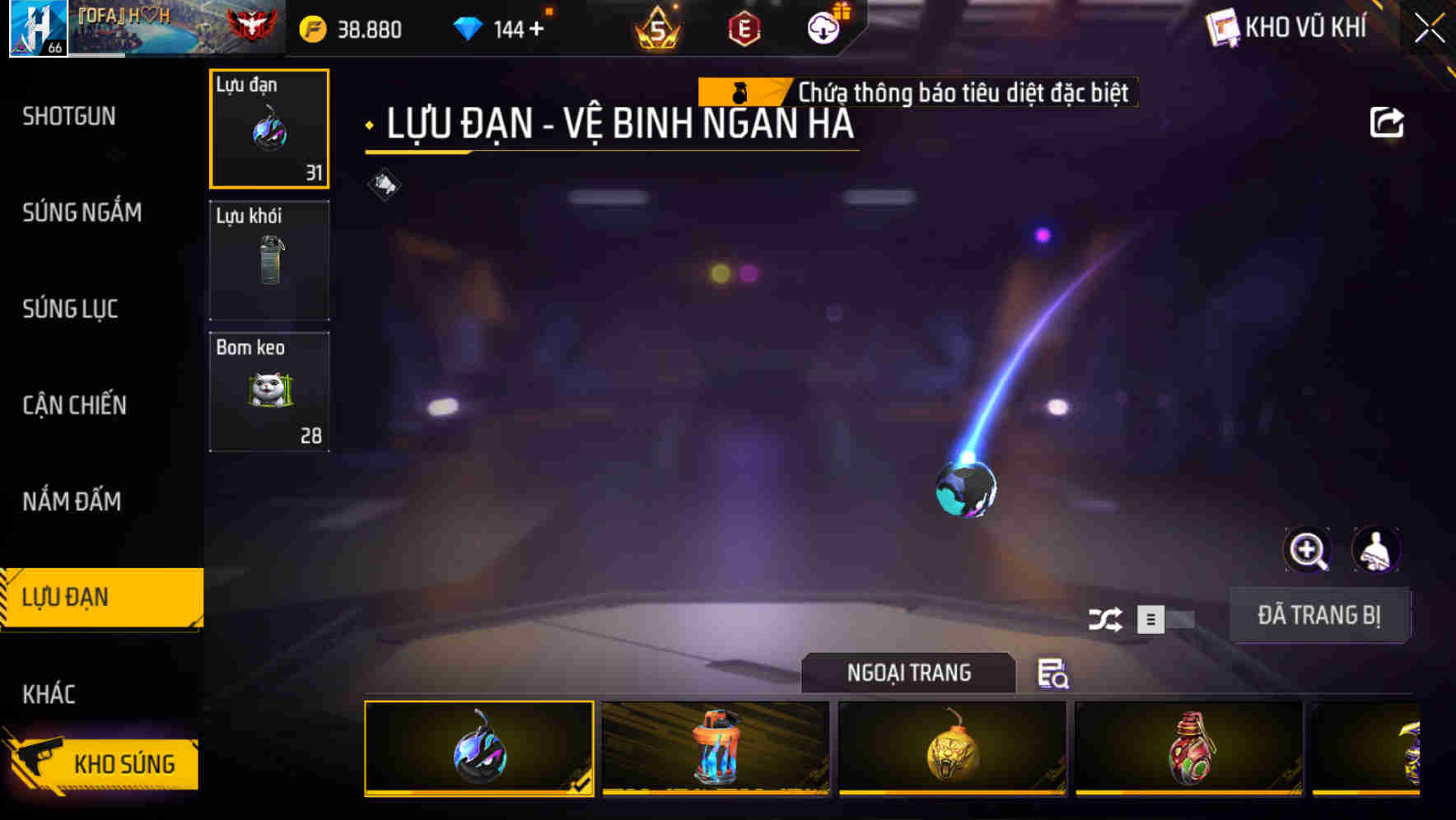Select the character preview pose icon
Screen dimensions: 1456x820
point(1375,550)
